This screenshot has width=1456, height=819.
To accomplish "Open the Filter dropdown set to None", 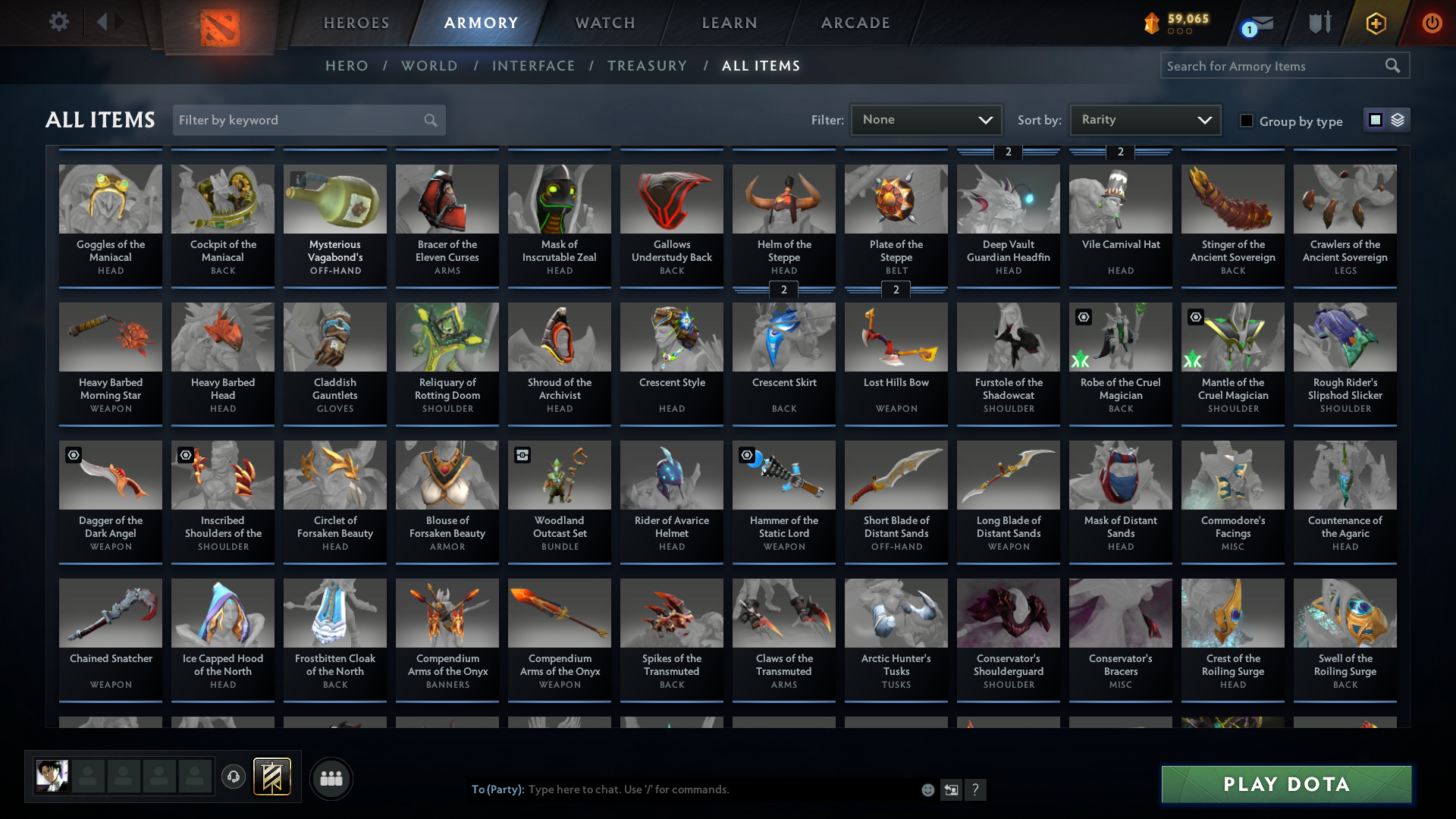I will (925, 119).
